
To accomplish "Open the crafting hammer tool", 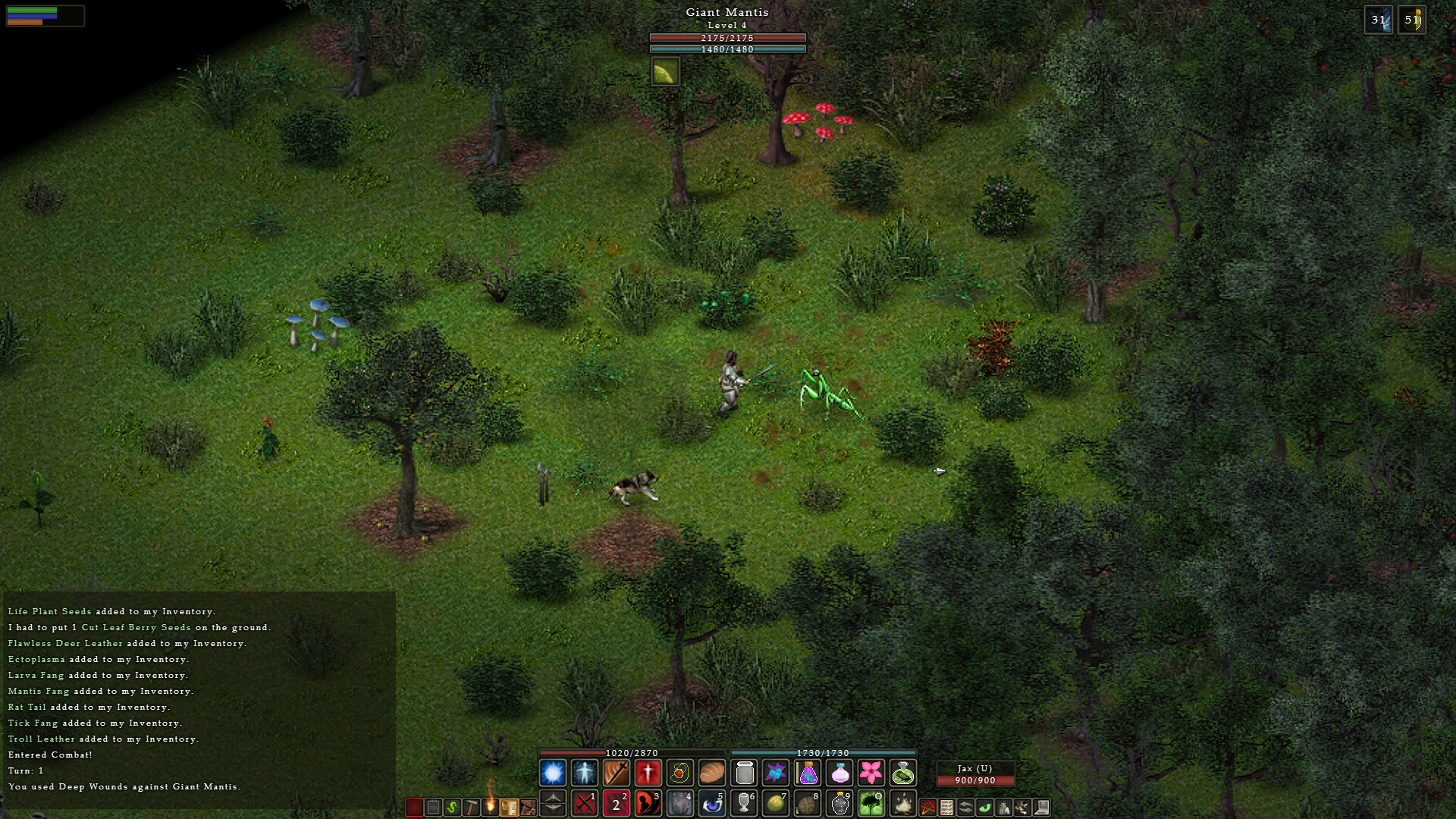I will tap(472, 806).
